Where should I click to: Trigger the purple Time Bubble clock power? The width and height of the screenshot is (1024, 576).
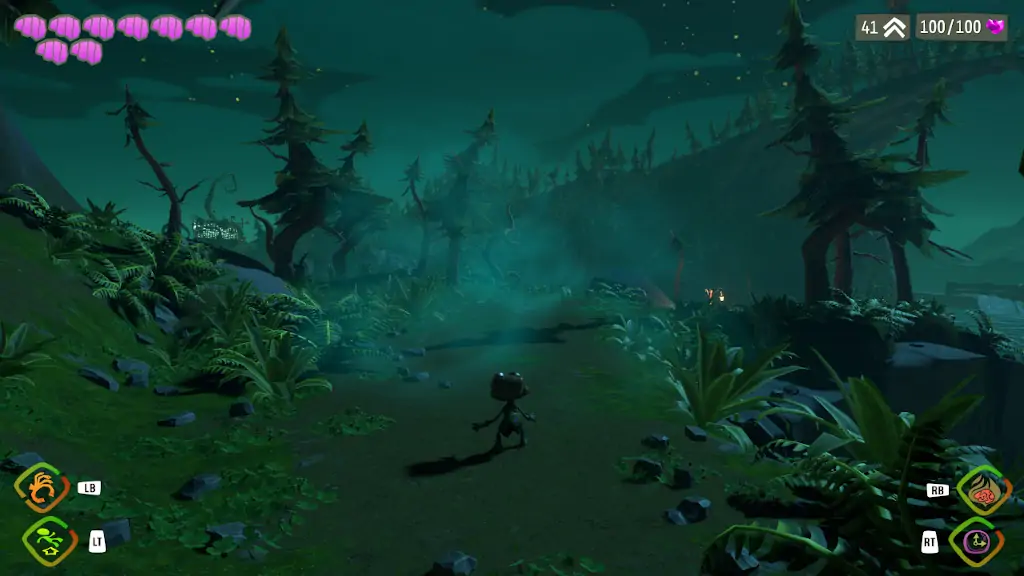[x=975, y=542]
